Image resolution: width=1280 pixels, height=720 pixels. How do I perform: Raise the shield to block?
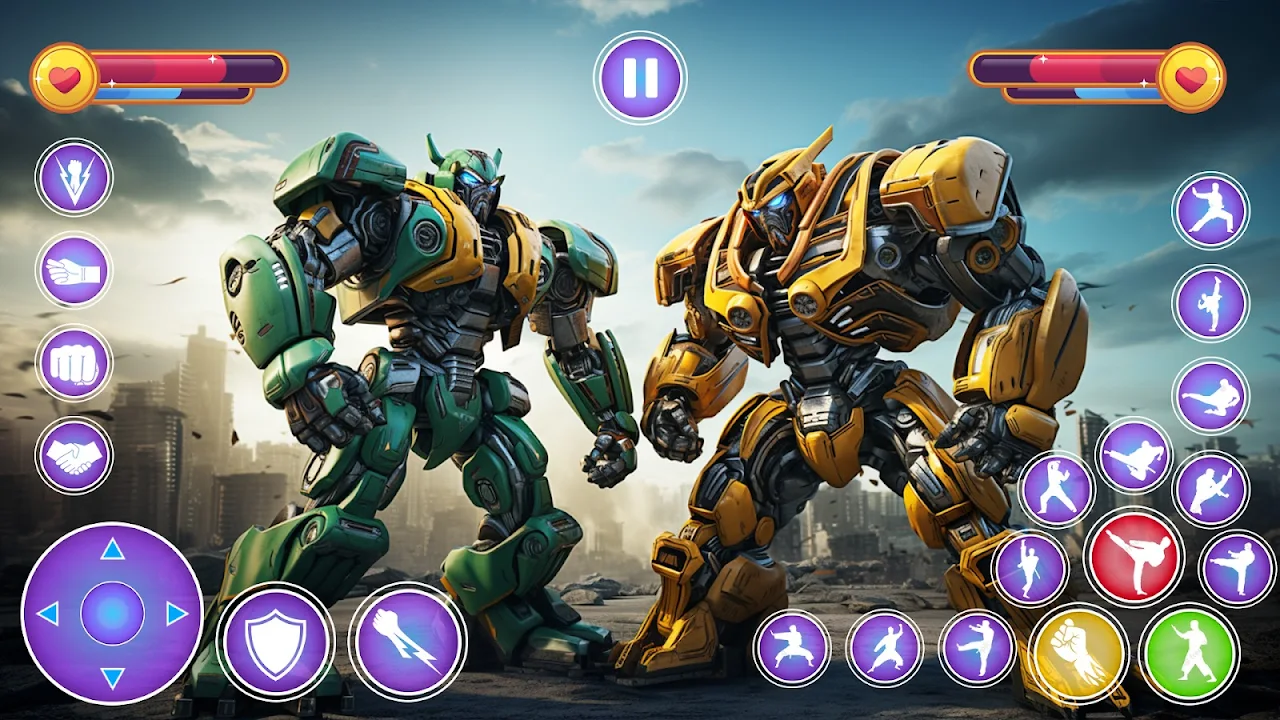tap(276, 641)
